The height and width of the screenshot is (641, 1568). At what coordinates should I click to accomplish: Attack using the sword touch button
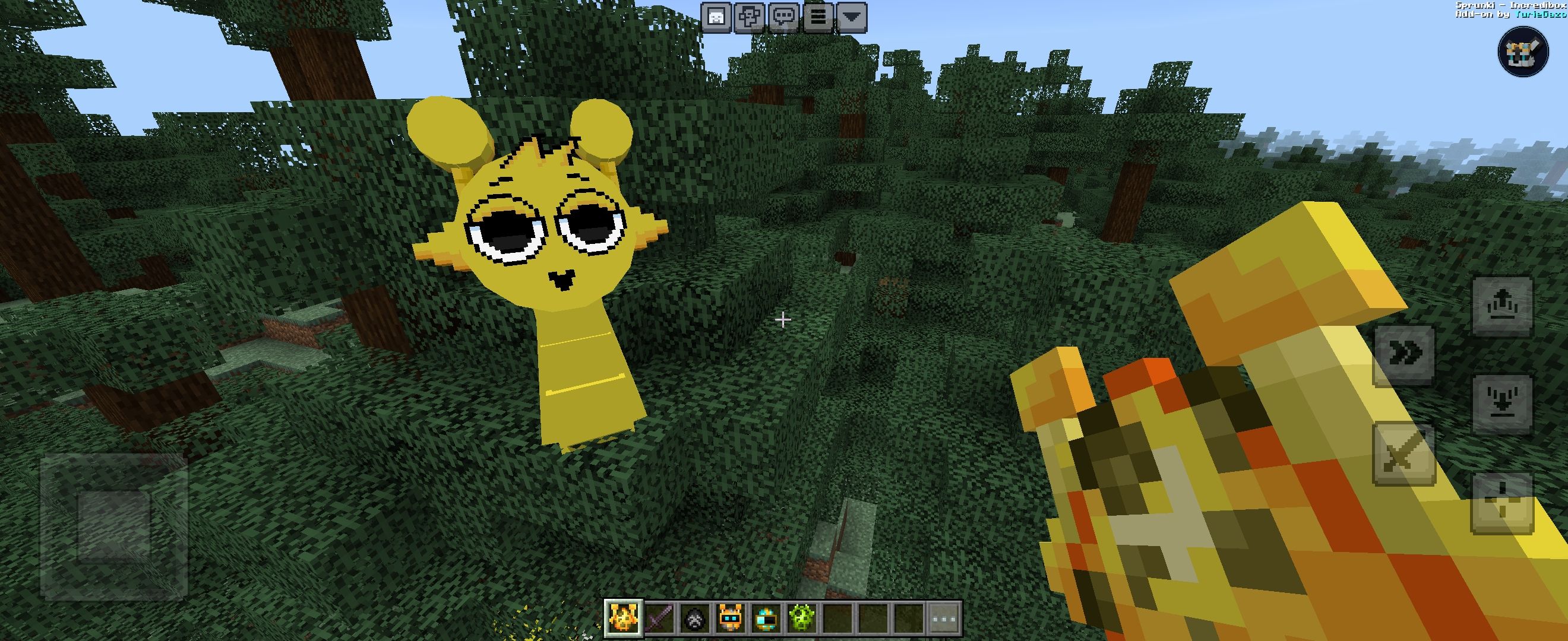point(1403,454)
